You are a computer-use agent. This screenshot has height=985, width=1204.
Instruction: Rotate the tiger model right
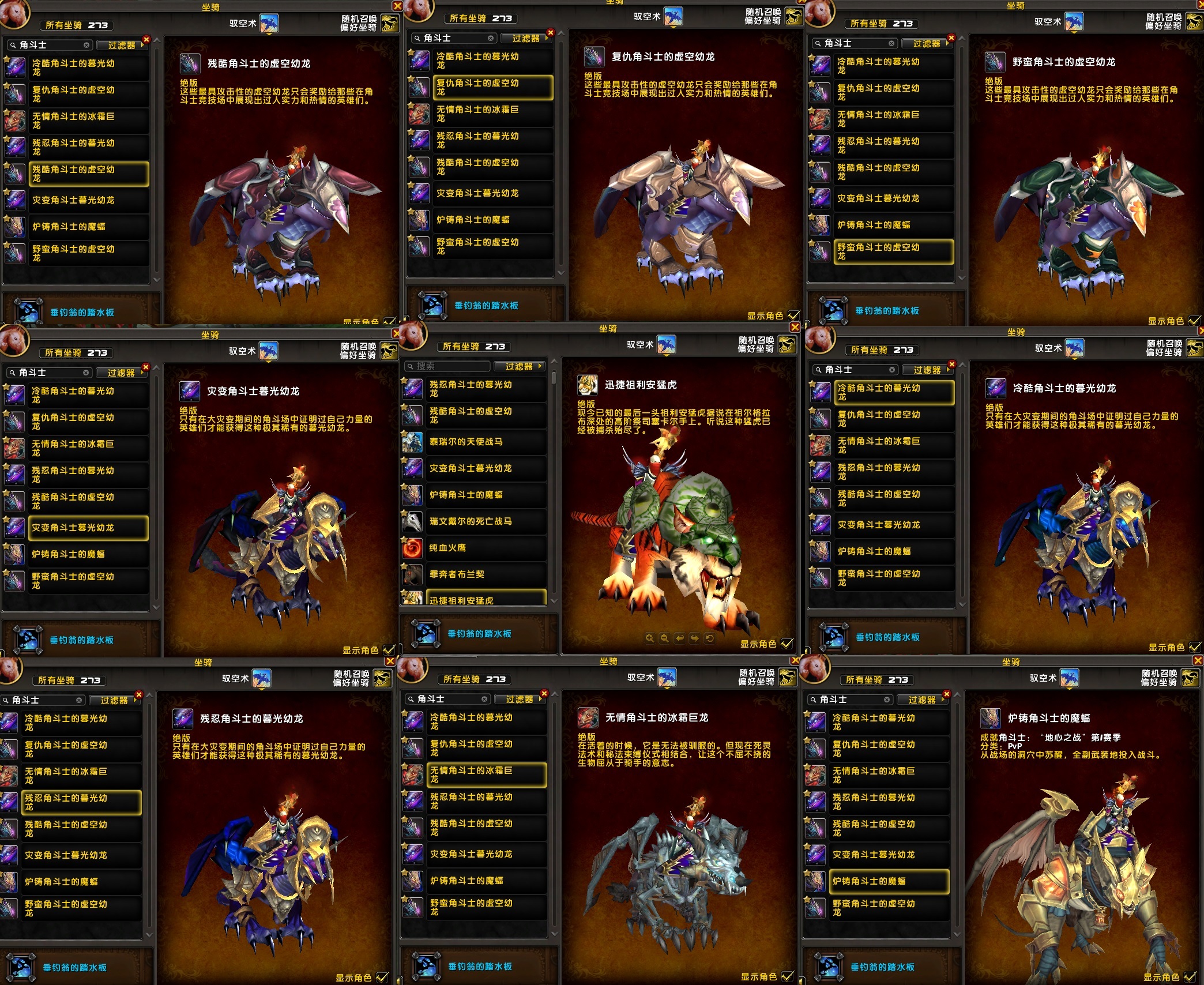[x=695, y=638]
